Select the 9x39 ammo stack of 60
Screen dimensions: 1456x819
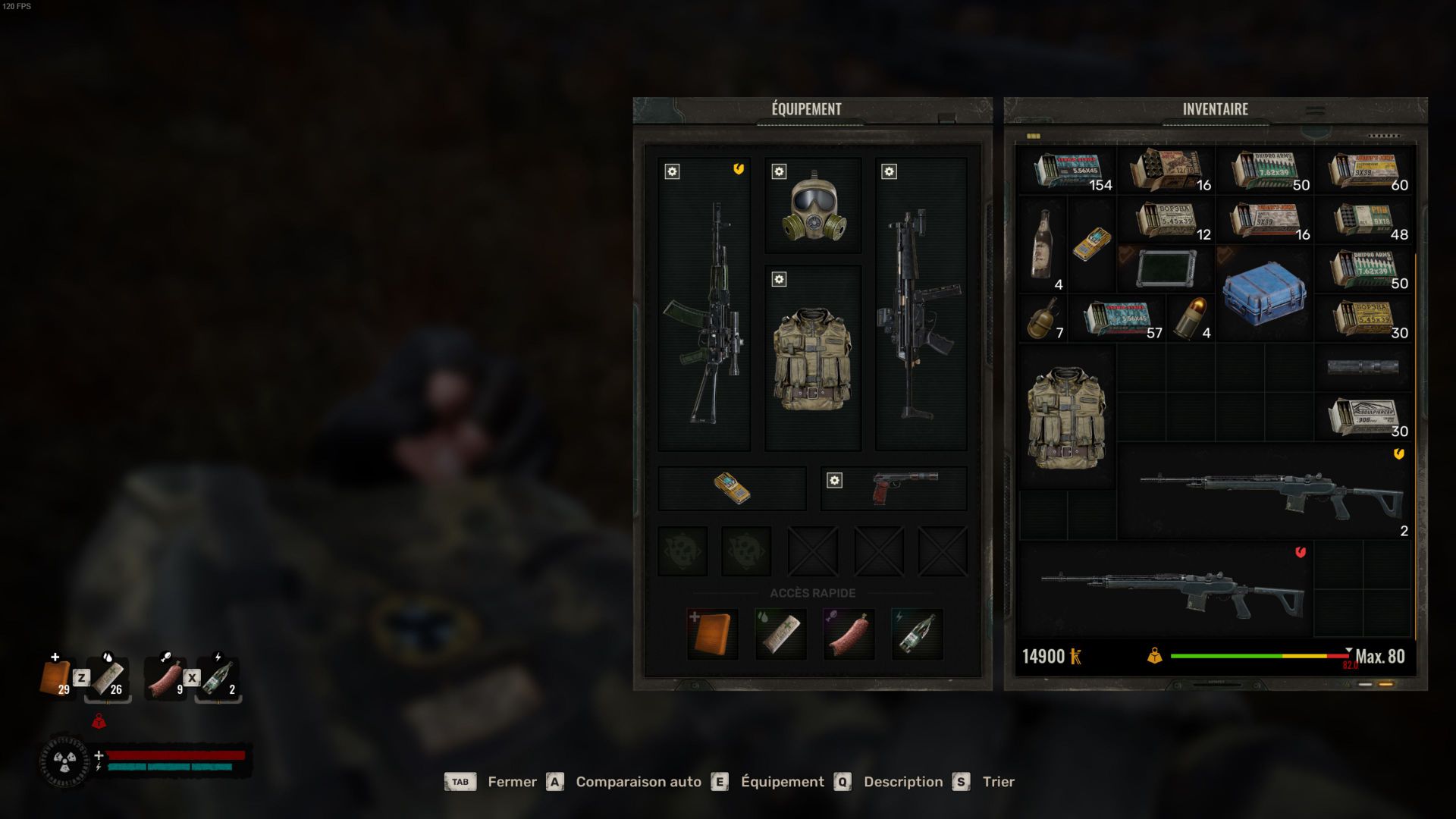tap(1363, 171)
